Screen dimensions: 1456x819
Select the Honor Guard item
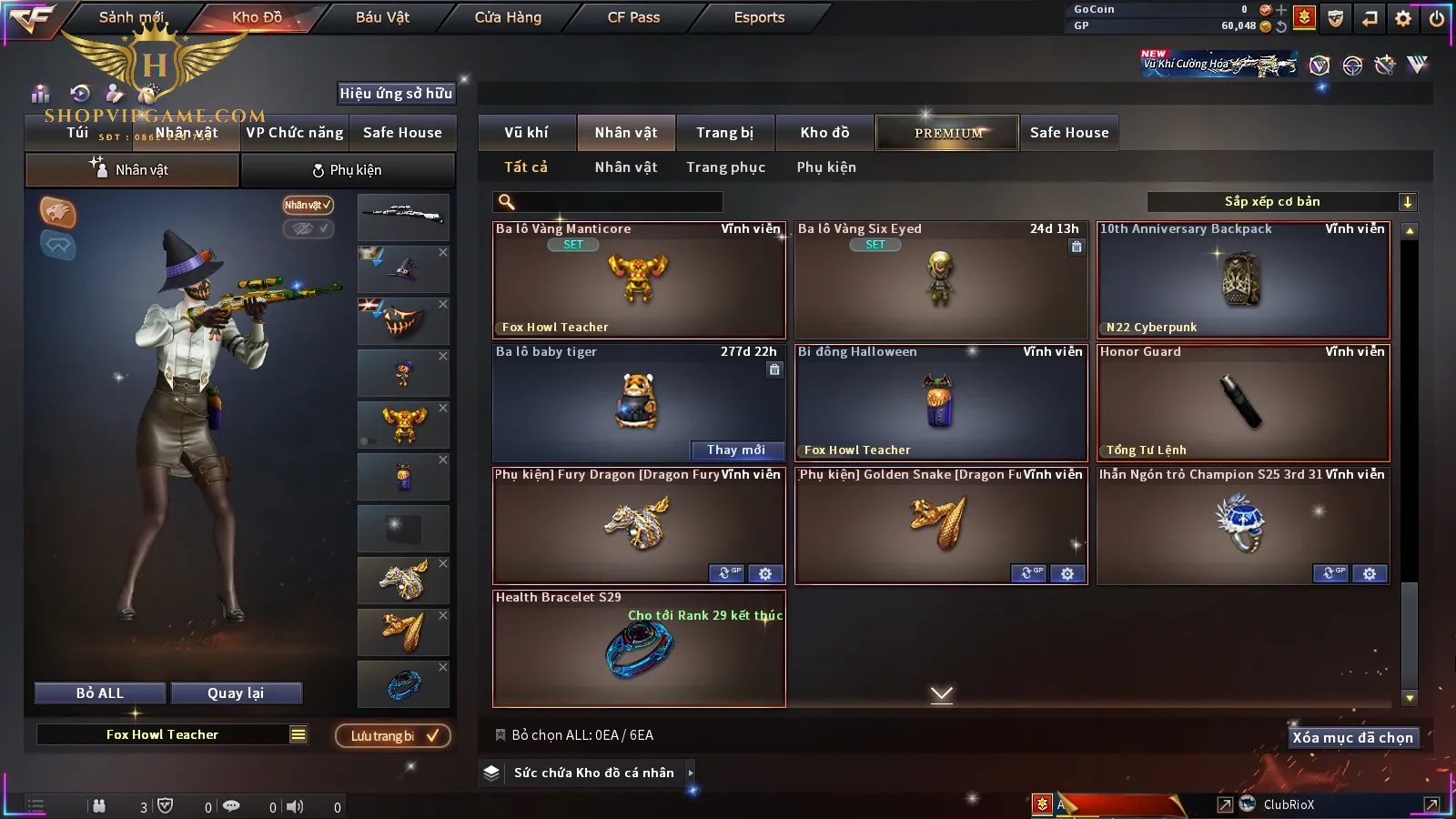1243,403
